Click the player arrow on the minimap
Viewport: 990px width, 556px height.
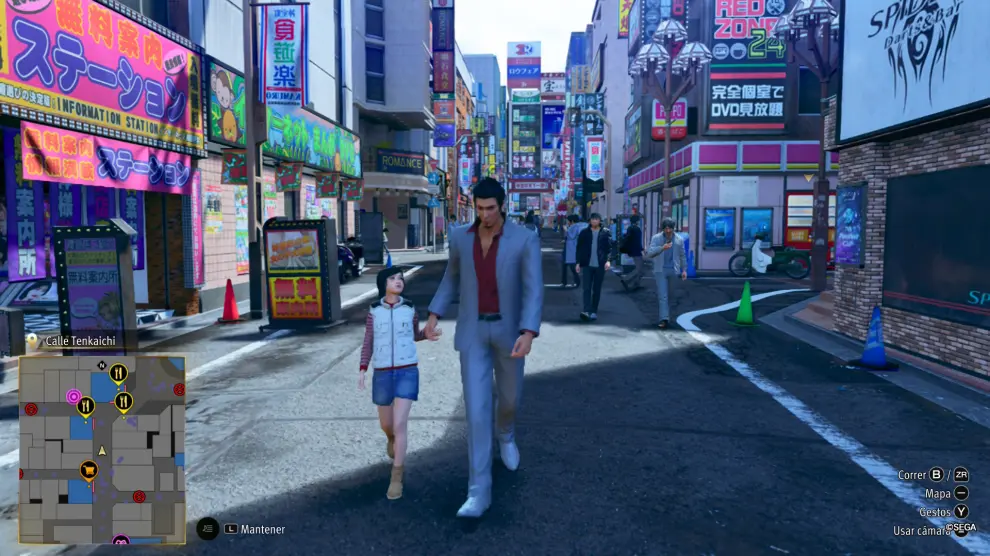(102, 451)
